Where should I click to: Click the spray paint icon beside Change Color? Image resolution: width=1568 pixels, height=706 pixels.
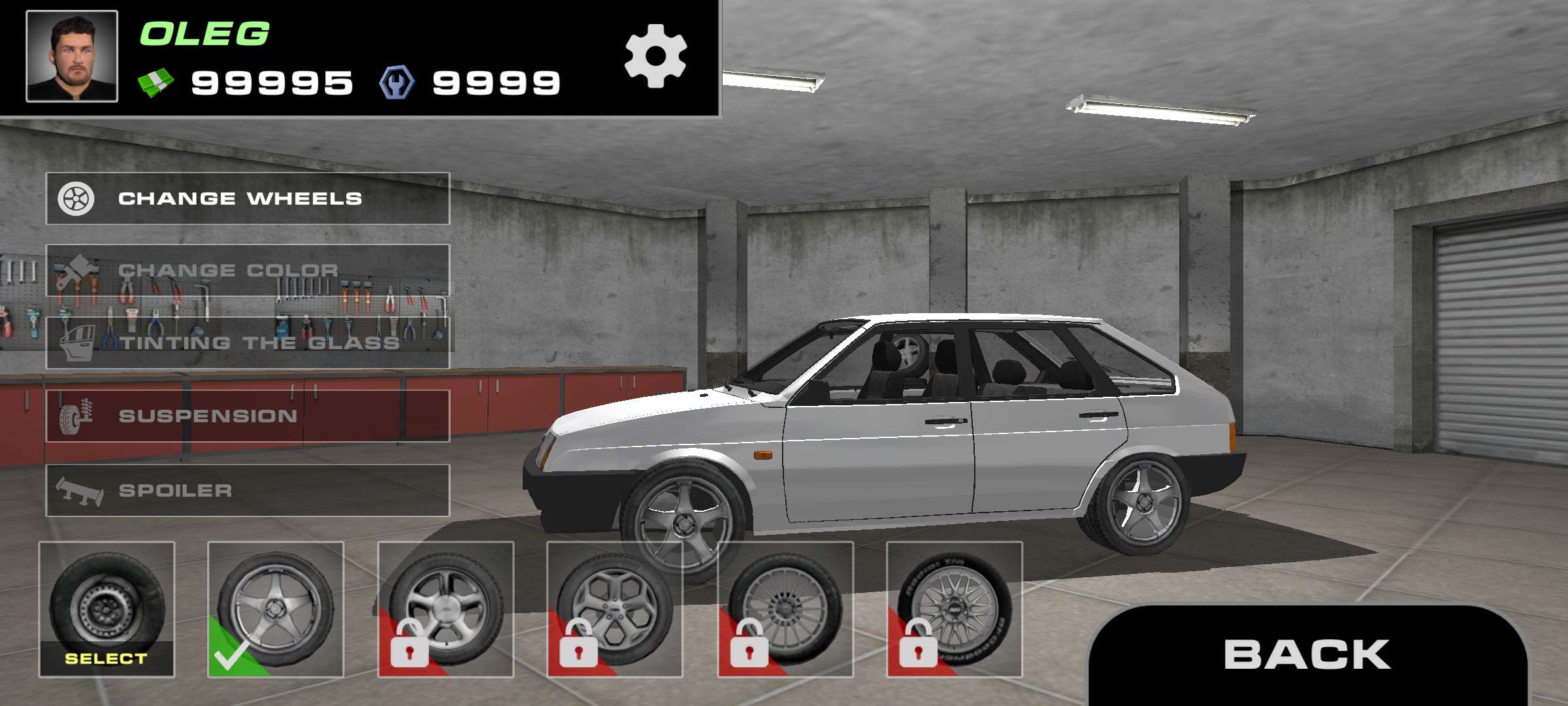click(x=74, y=269)
